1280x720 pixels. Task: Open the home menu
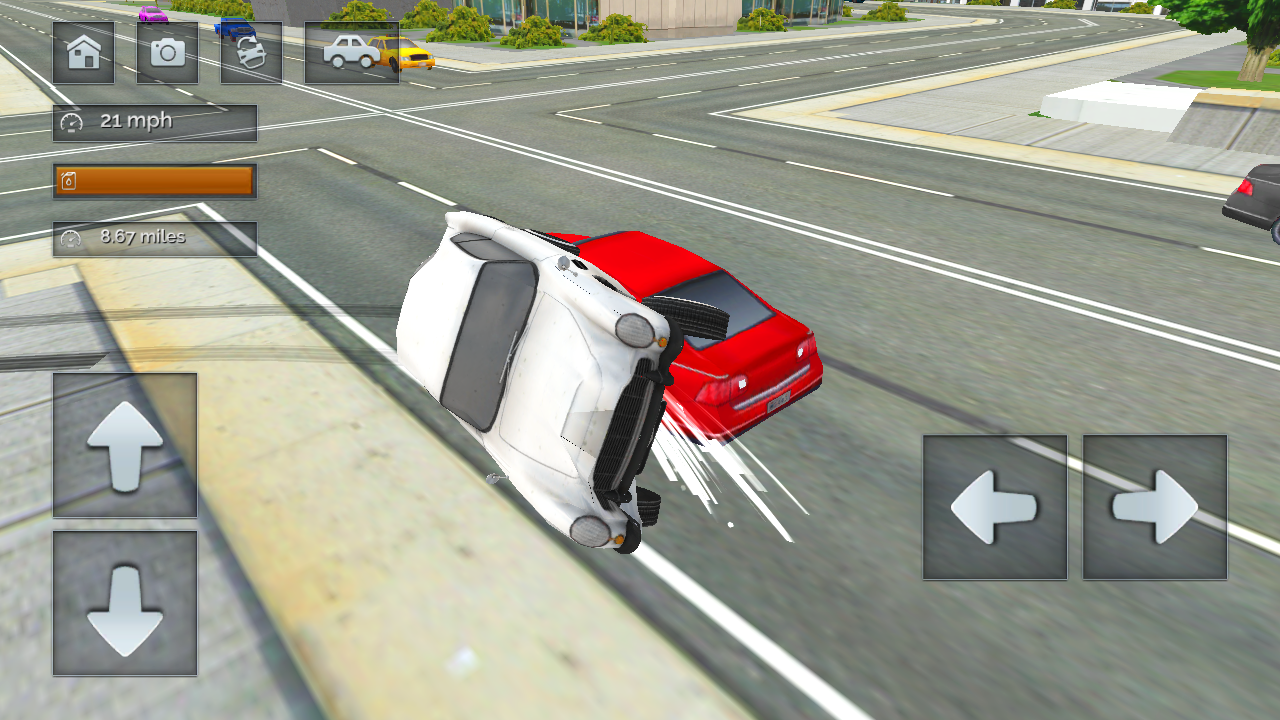83,54
